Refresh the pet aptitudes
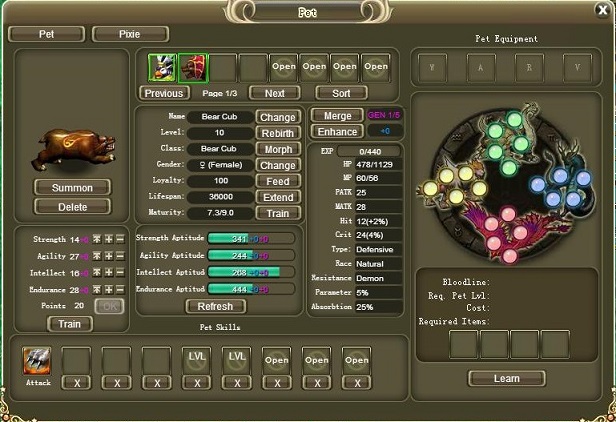This screenshot has height=422, width=616. (x=215, y=306)
